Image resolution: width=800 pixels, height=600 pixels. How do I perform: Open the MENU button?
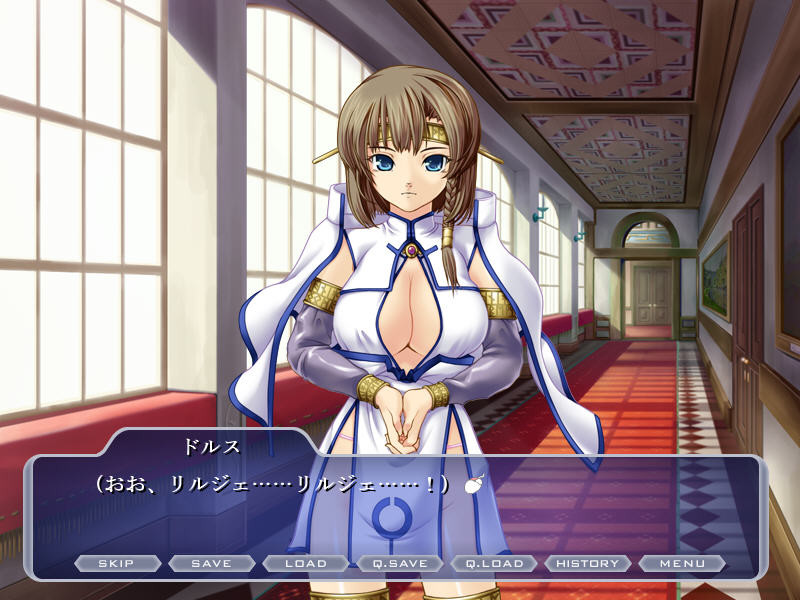[681, 563]
